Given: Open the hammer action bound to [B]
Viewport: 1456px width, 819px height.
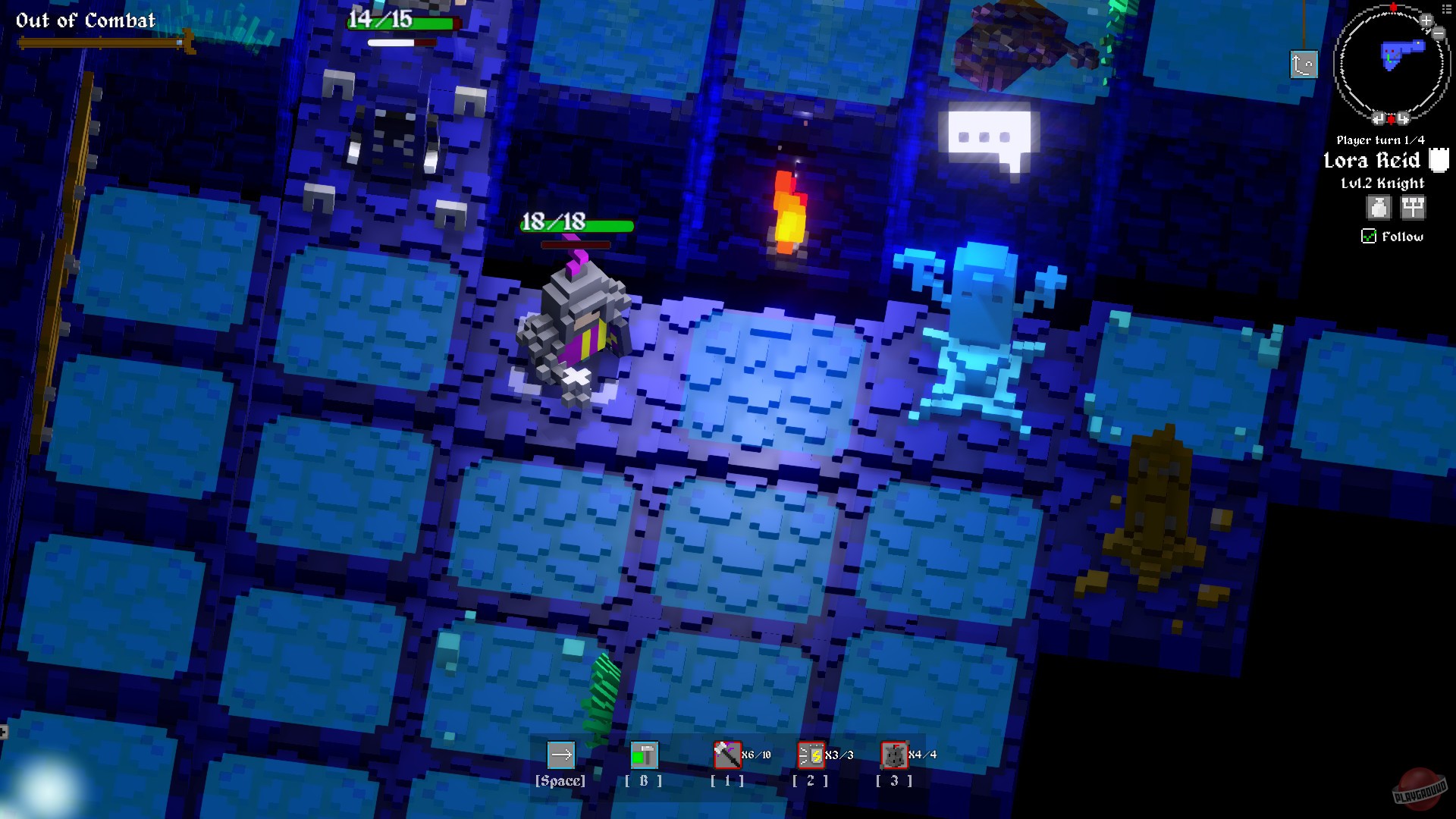Looking at the screenshot, I should coord(642,755).
